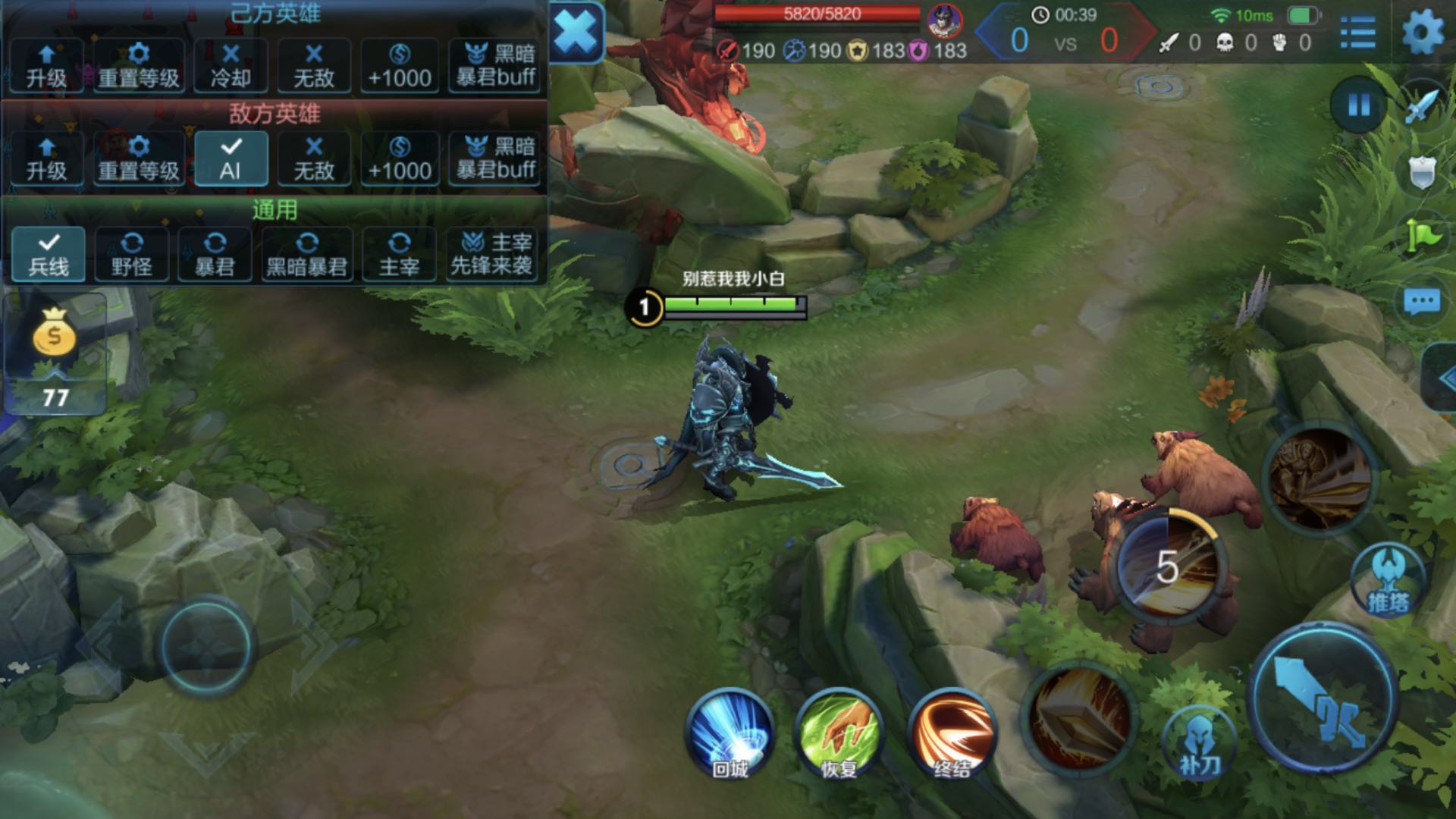Open the settings gear menu
This screenshot has height=819, width=1456.
[1423, 33]
